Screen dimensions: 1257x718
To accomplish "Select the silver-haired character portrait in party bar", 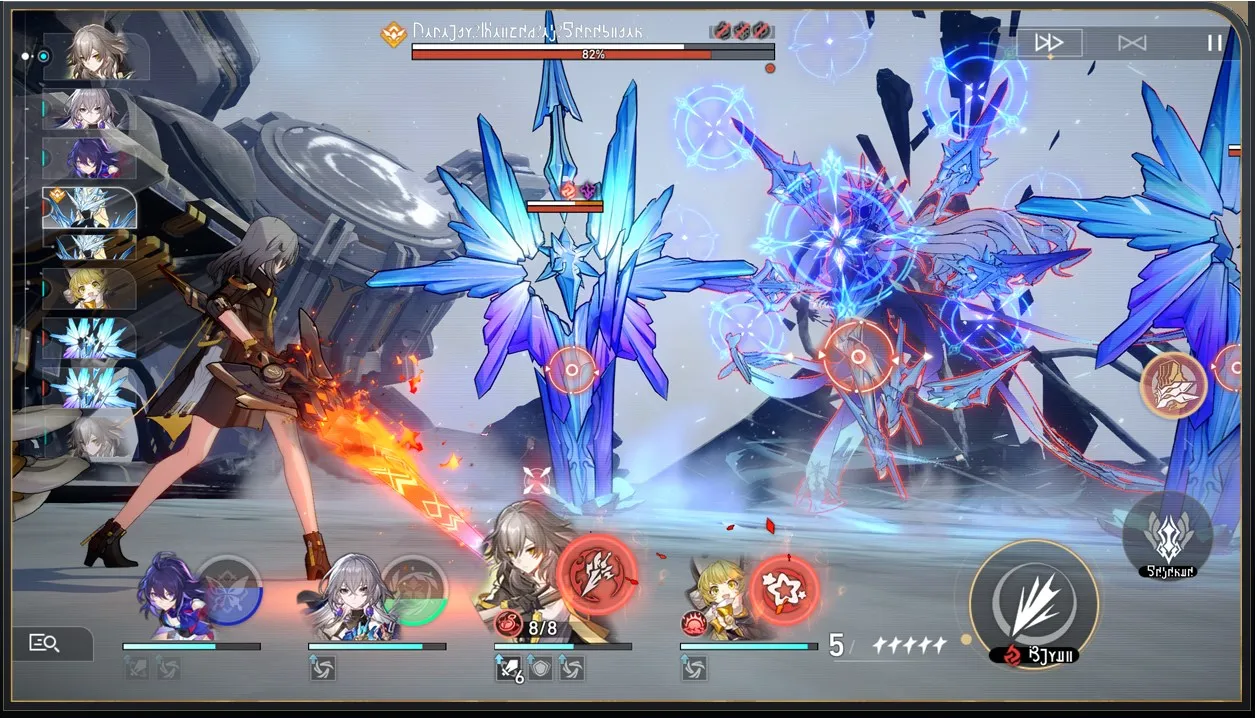I will 355,597.
